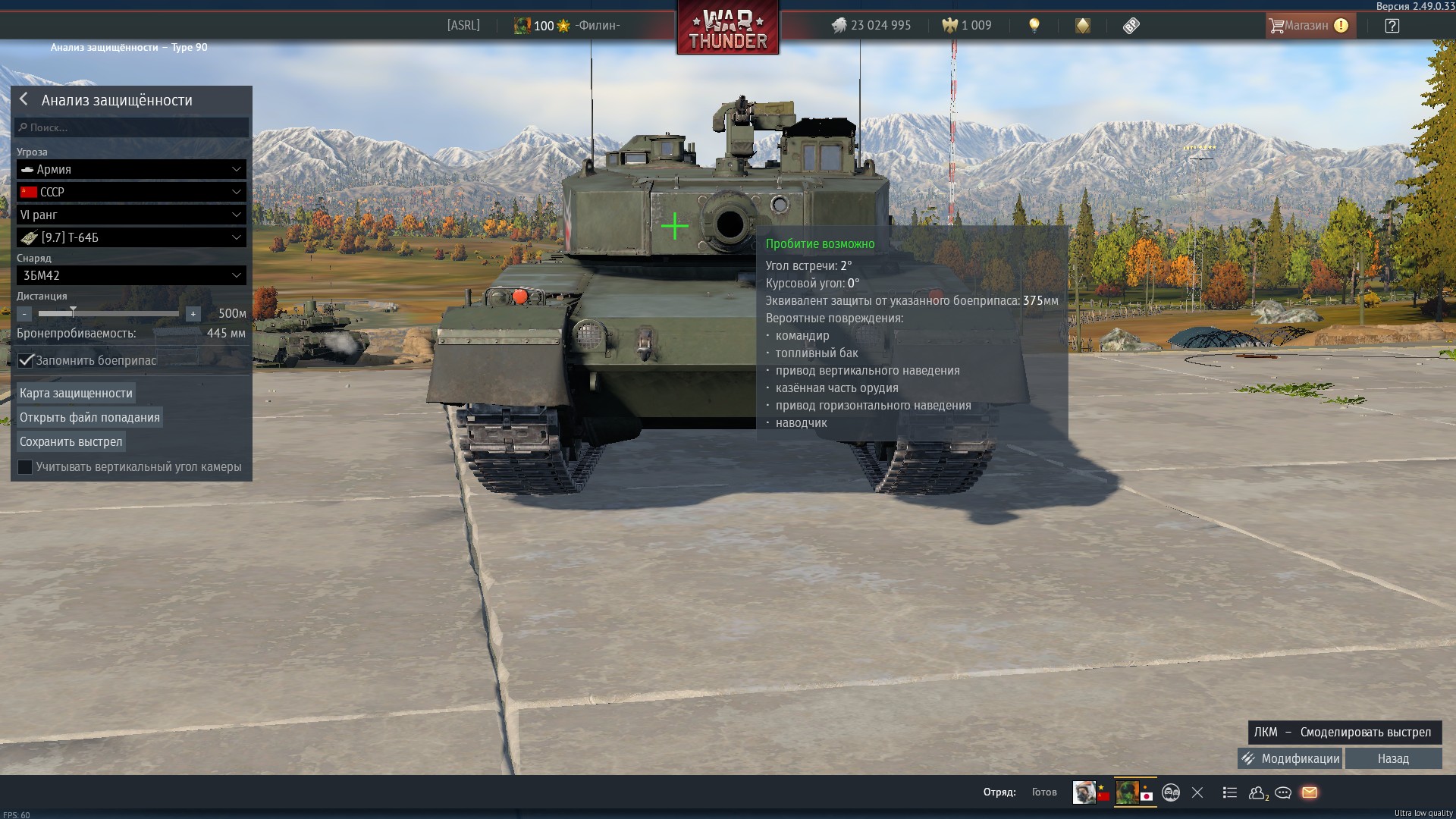Enable Учитывать вертикальный угол камеры

click(25, 467)
